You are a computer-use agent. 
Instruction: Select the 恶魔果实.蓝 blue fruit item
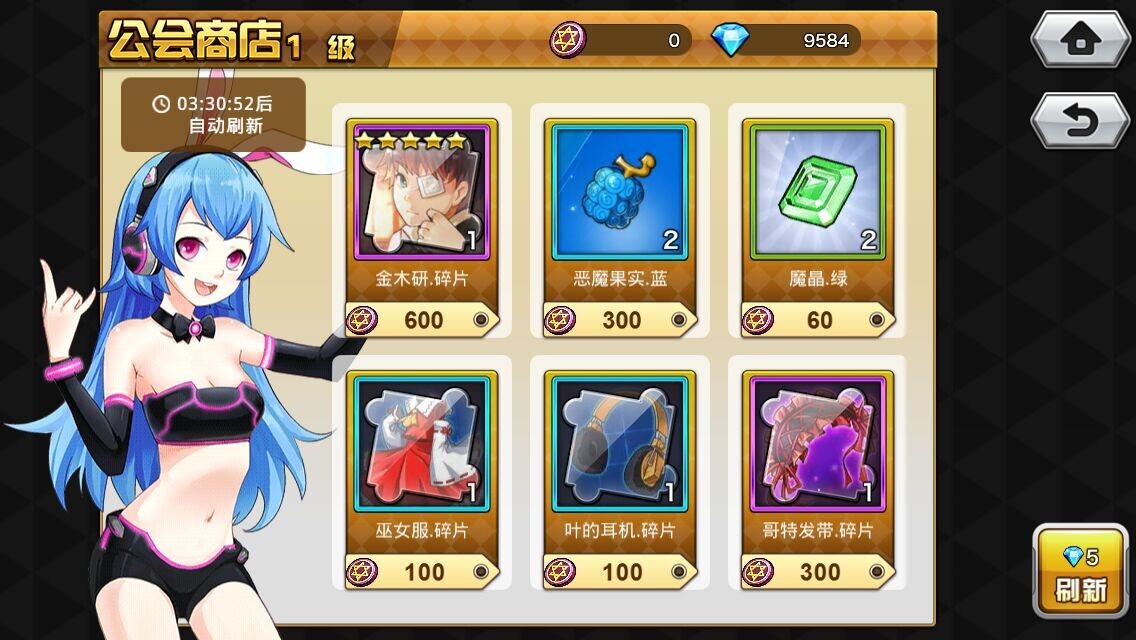tap(620, 190)
